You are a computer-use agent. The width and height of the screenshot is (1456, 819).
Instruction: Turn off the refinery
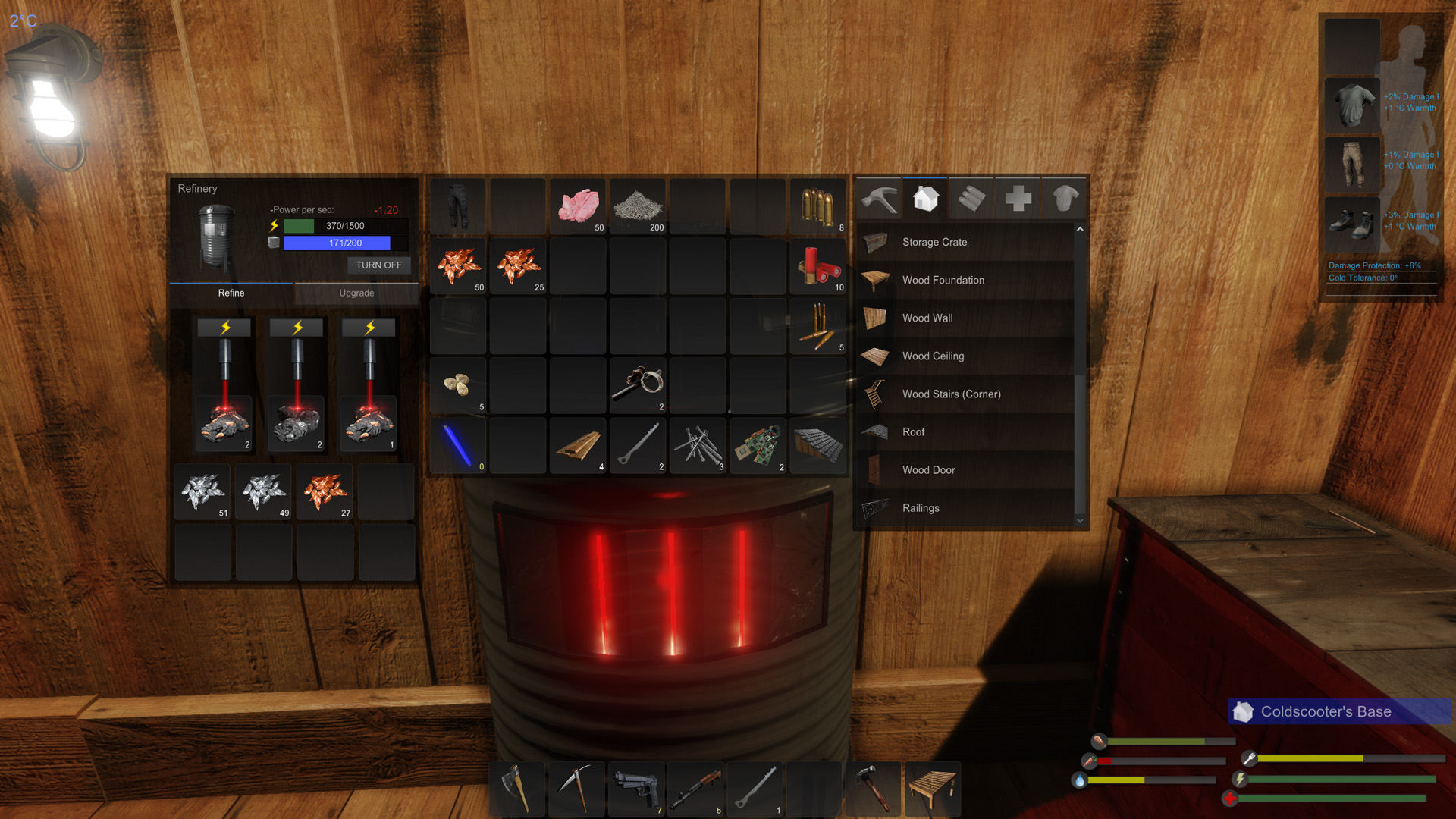378,265
